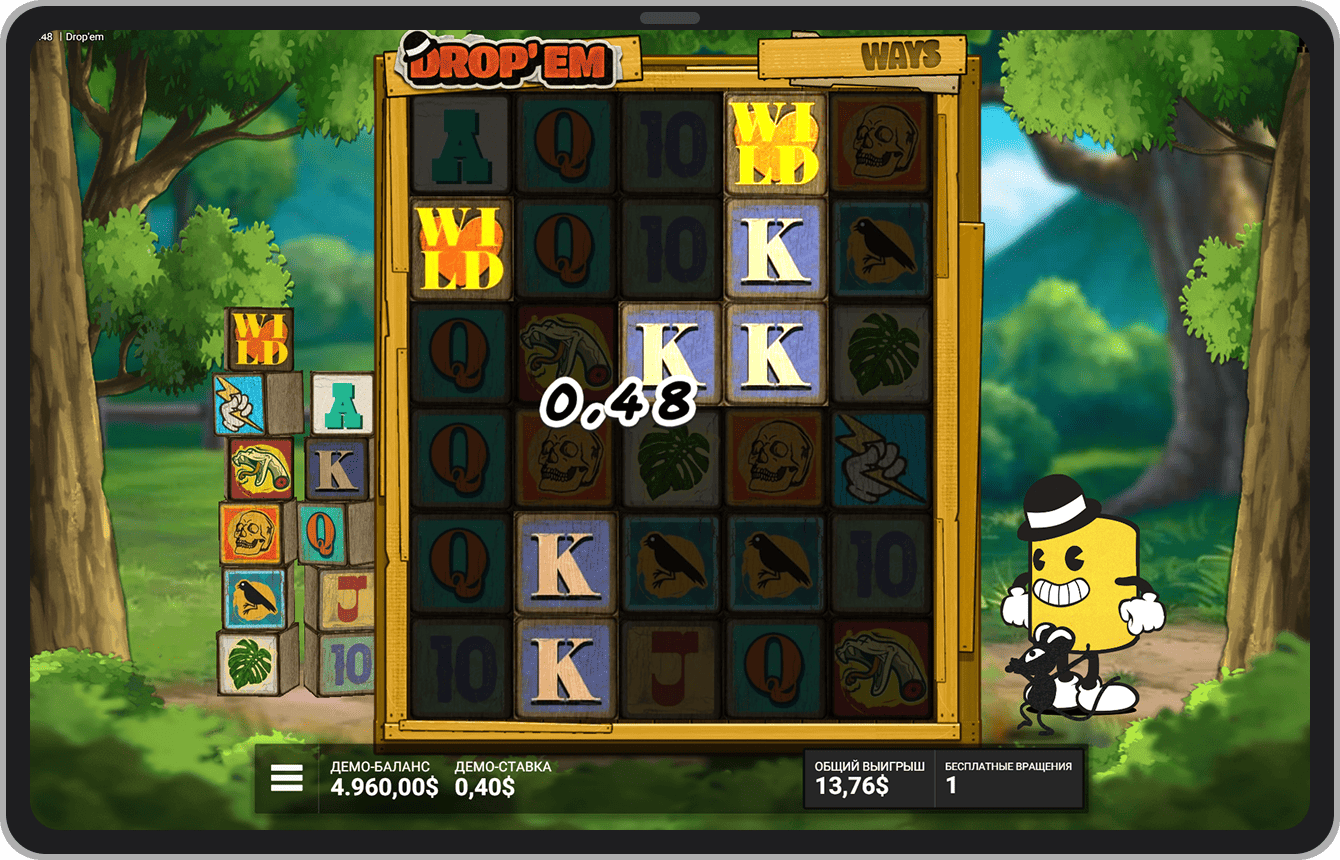Open the hamburger menu
This screenshot has height=860, width=1340.
pyautogui.click(x=287, y=778)
